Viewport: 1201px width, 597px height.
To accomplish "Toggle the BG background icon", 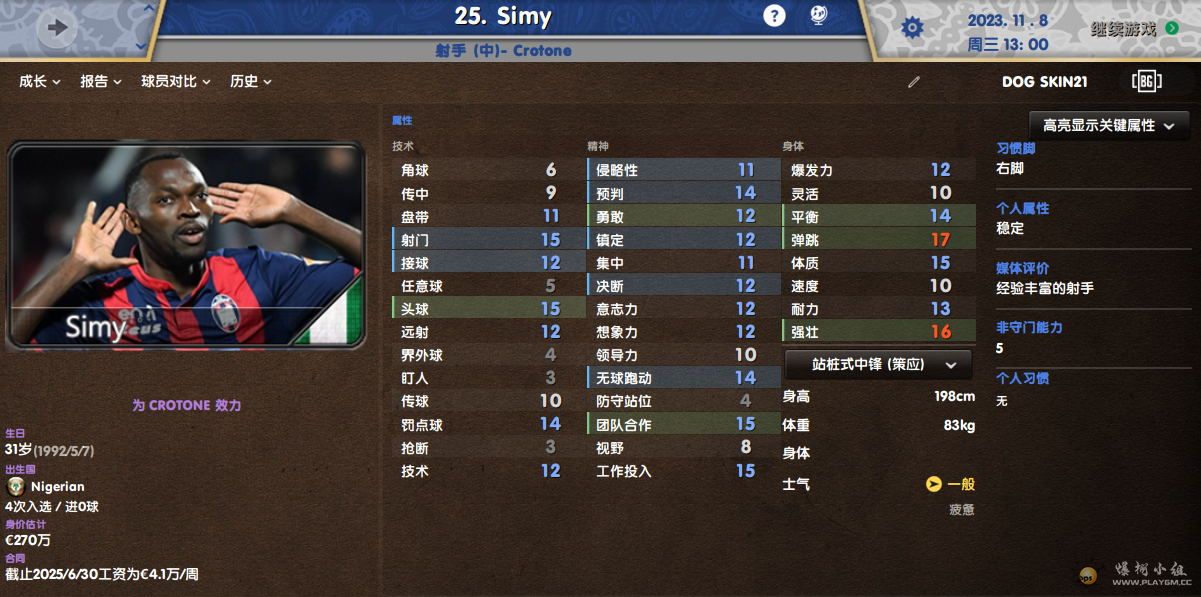I will click(1146, 82).
